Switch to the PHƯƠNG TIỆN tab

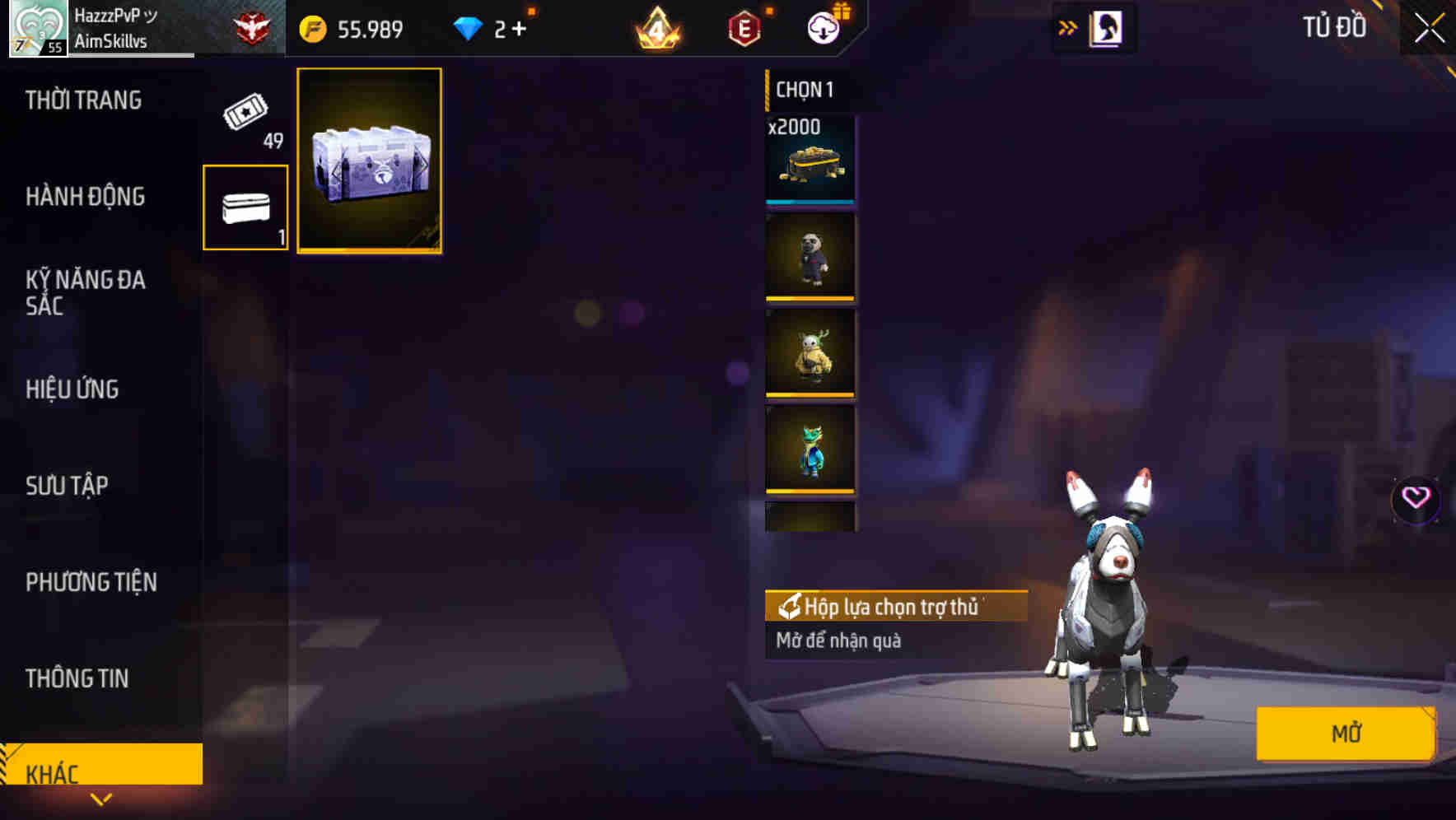pos(91,581)
